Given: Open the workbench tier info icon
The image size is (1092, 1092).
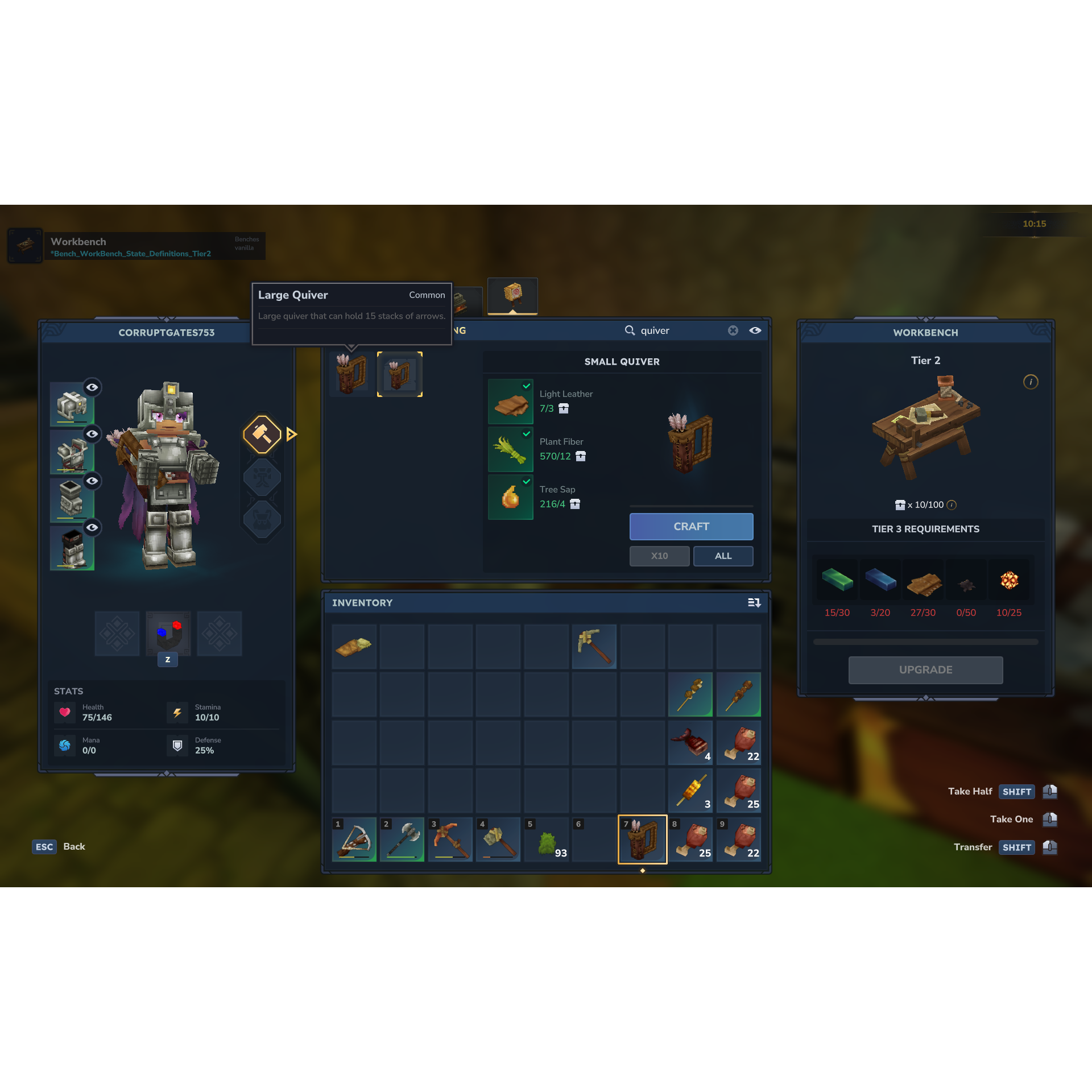Looking at the screenshot, I should coord(1031,382).
